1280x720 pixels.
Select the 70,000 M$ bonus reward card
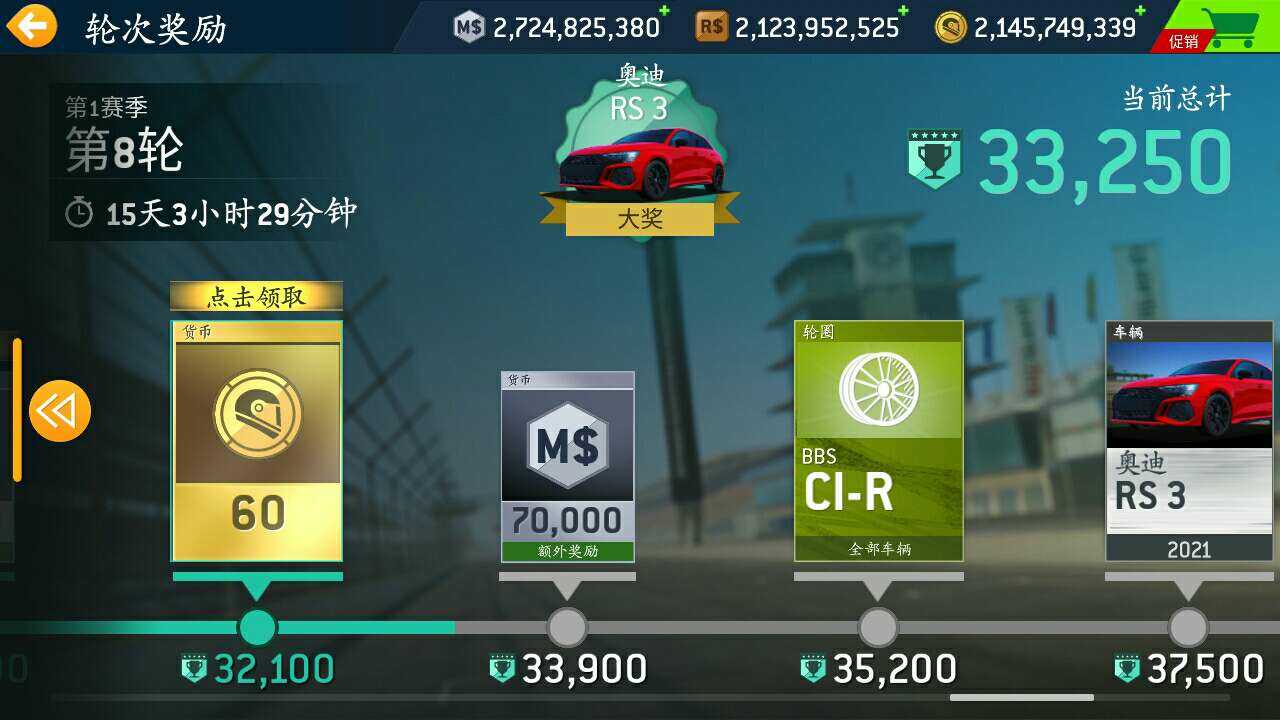(x=567, y=466)
